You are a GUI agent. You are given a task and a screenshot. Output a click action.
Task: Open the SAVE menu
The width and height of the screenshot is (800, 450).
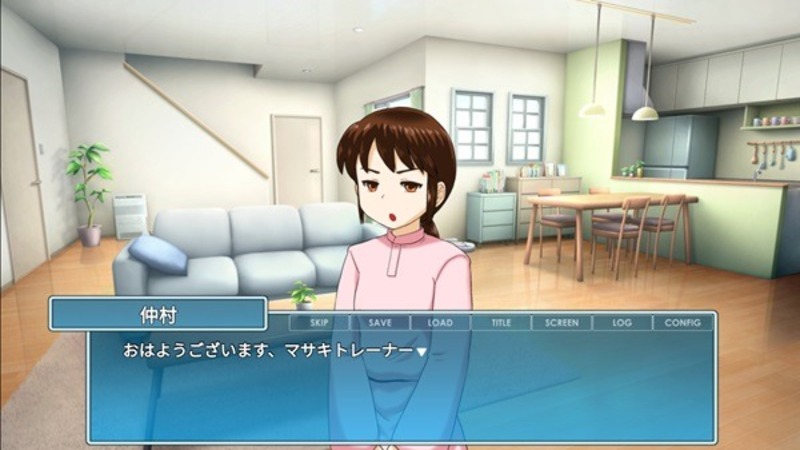380,323
